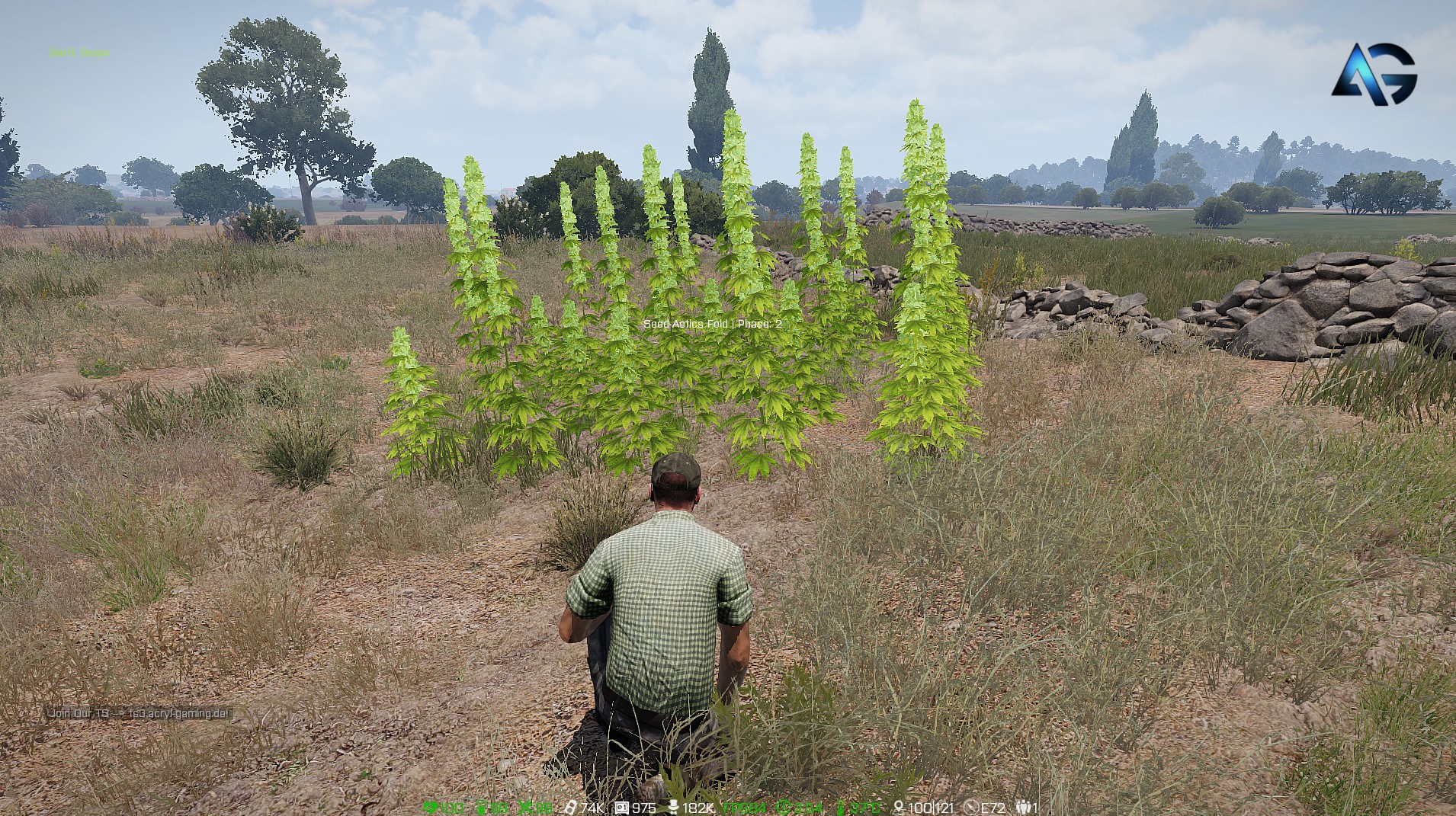Click the cash money icon in status bar

[x=569, y=808]
